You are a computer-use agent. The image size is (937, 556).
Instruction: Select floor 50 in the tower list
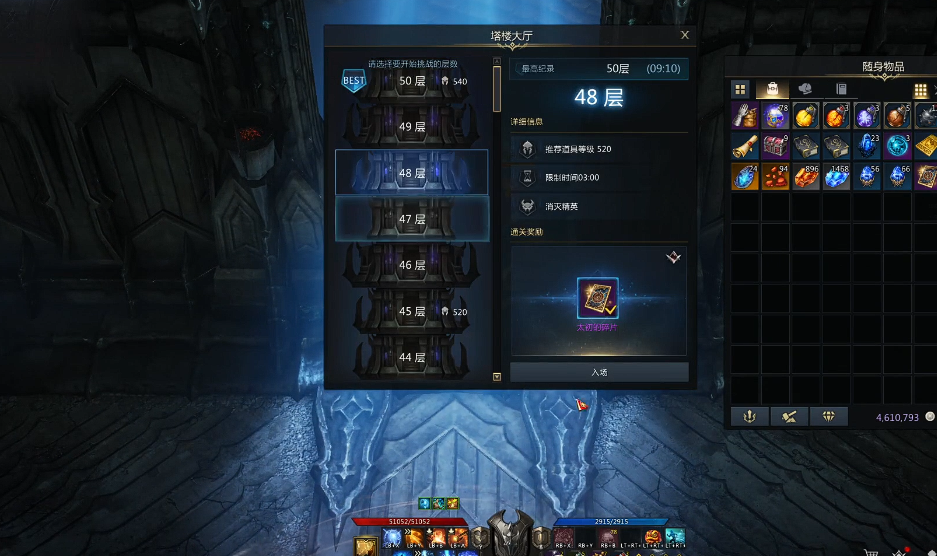412,81
